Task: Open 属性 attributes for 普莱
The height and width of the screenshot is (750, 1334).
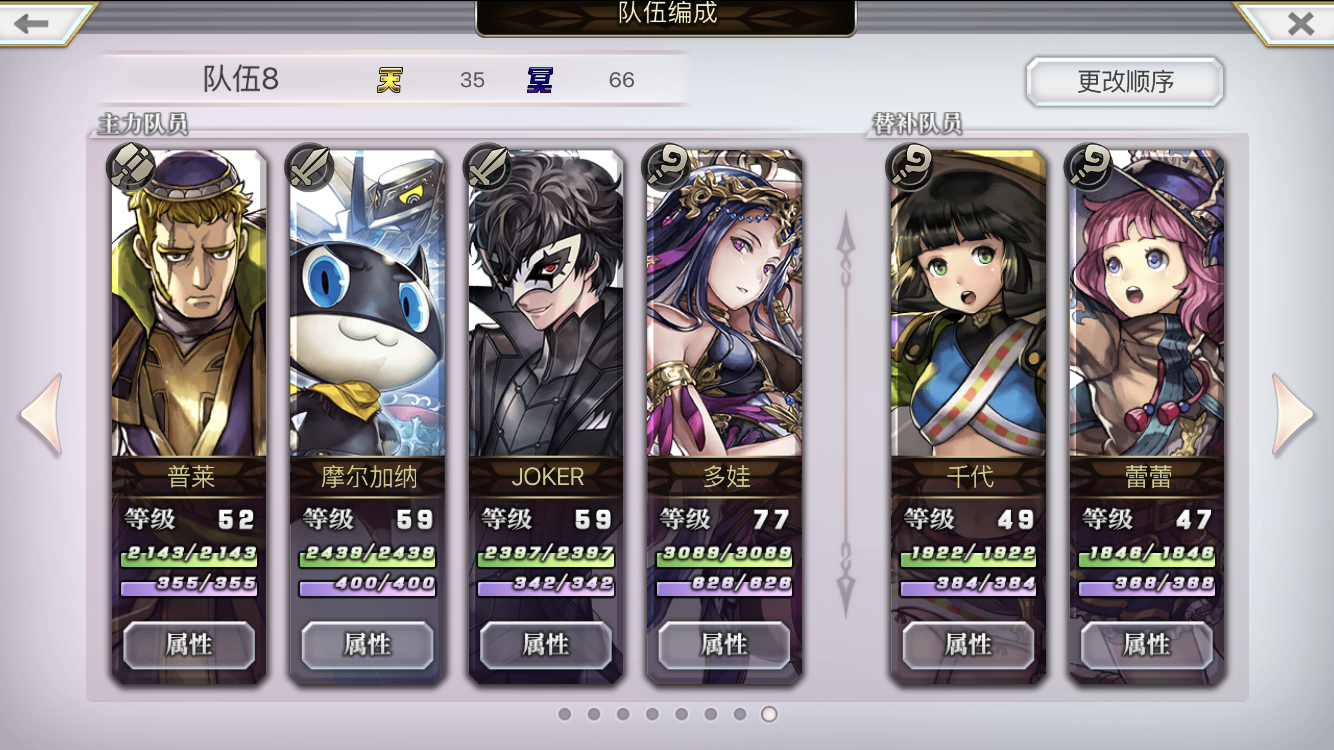Action: 187,645
